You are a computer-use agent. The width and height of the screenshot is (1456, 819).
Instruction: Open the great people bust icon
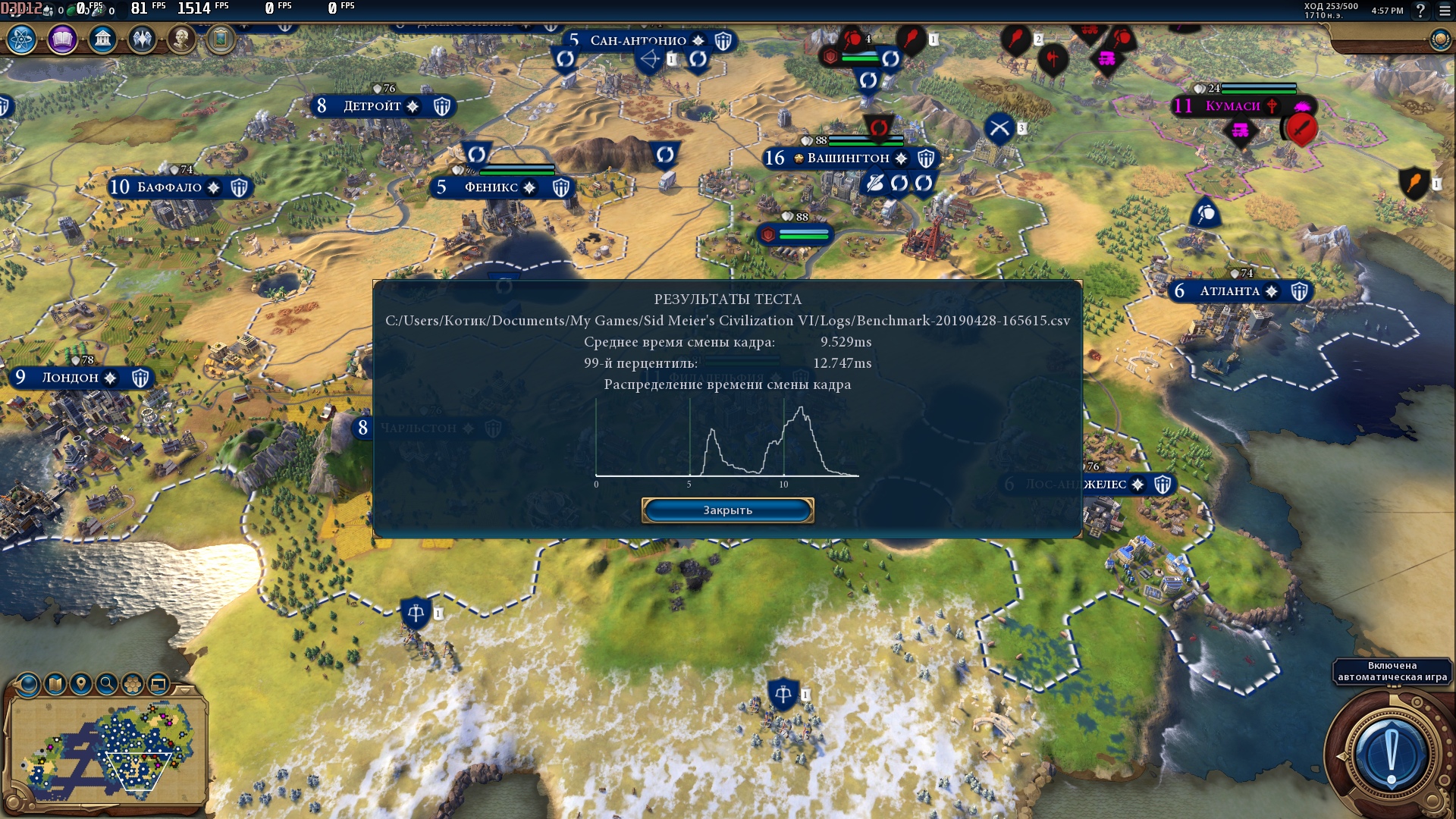coord(181,39)
